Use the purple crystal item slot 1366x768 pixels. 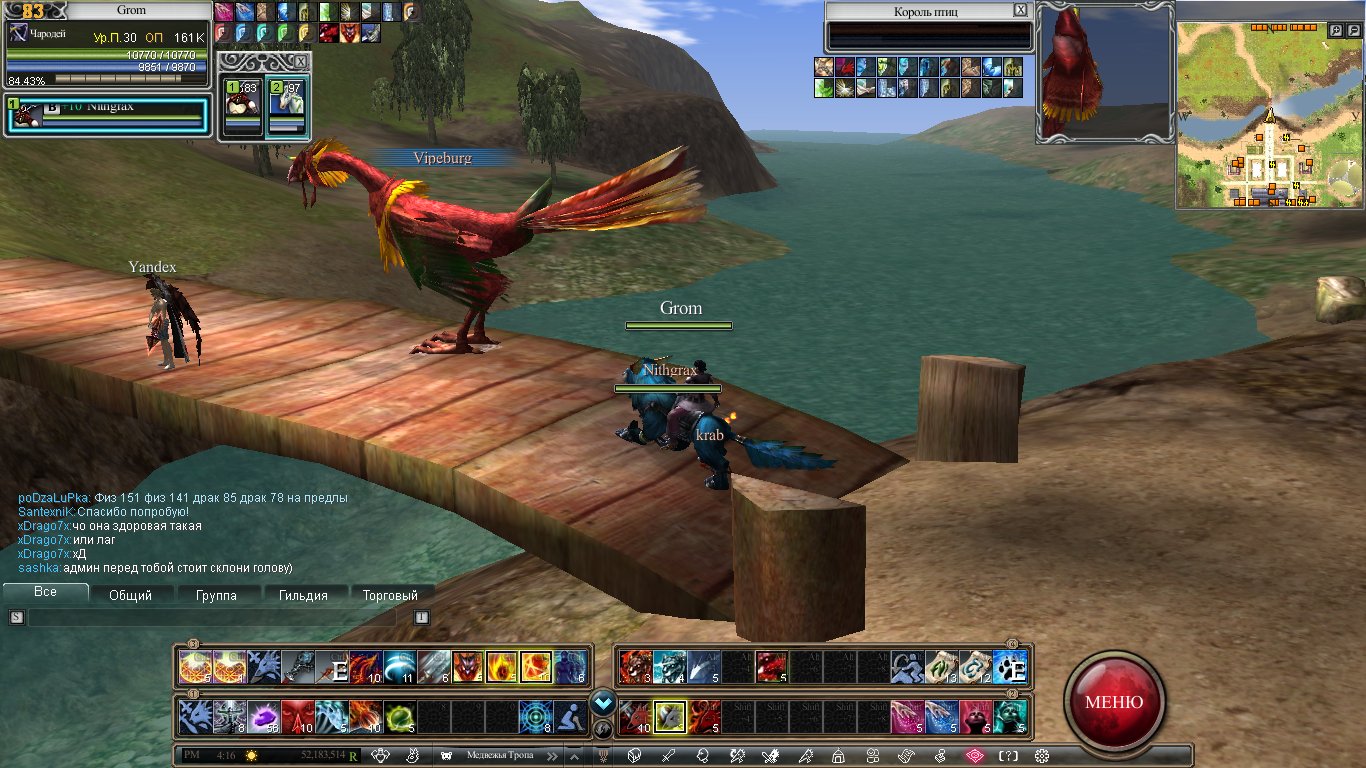pyautogui.click(x=264, y=716)
